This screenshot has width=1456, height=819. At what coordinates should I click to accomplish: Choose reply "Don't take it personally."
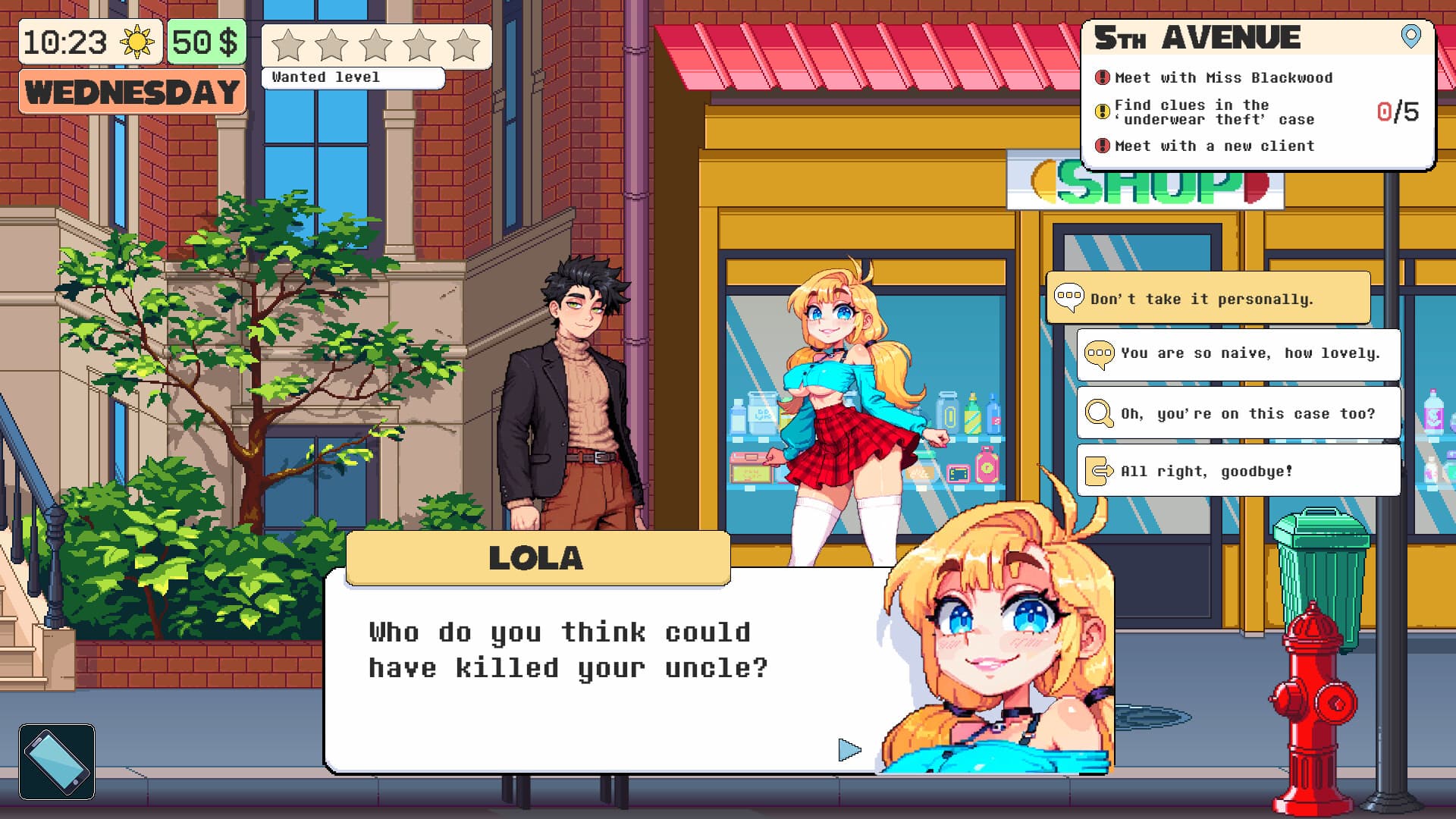(x=1207, y=298)
